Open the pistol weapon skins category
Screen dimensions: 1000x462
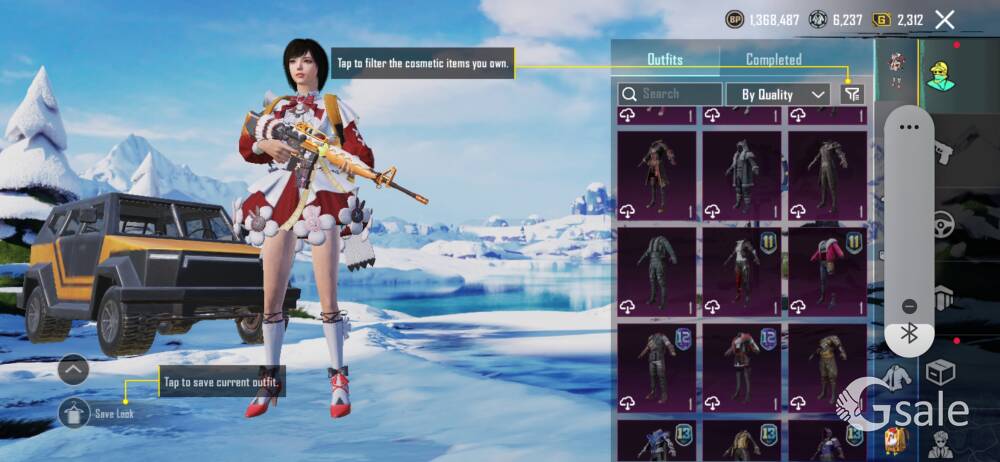(x=943, y=152)
